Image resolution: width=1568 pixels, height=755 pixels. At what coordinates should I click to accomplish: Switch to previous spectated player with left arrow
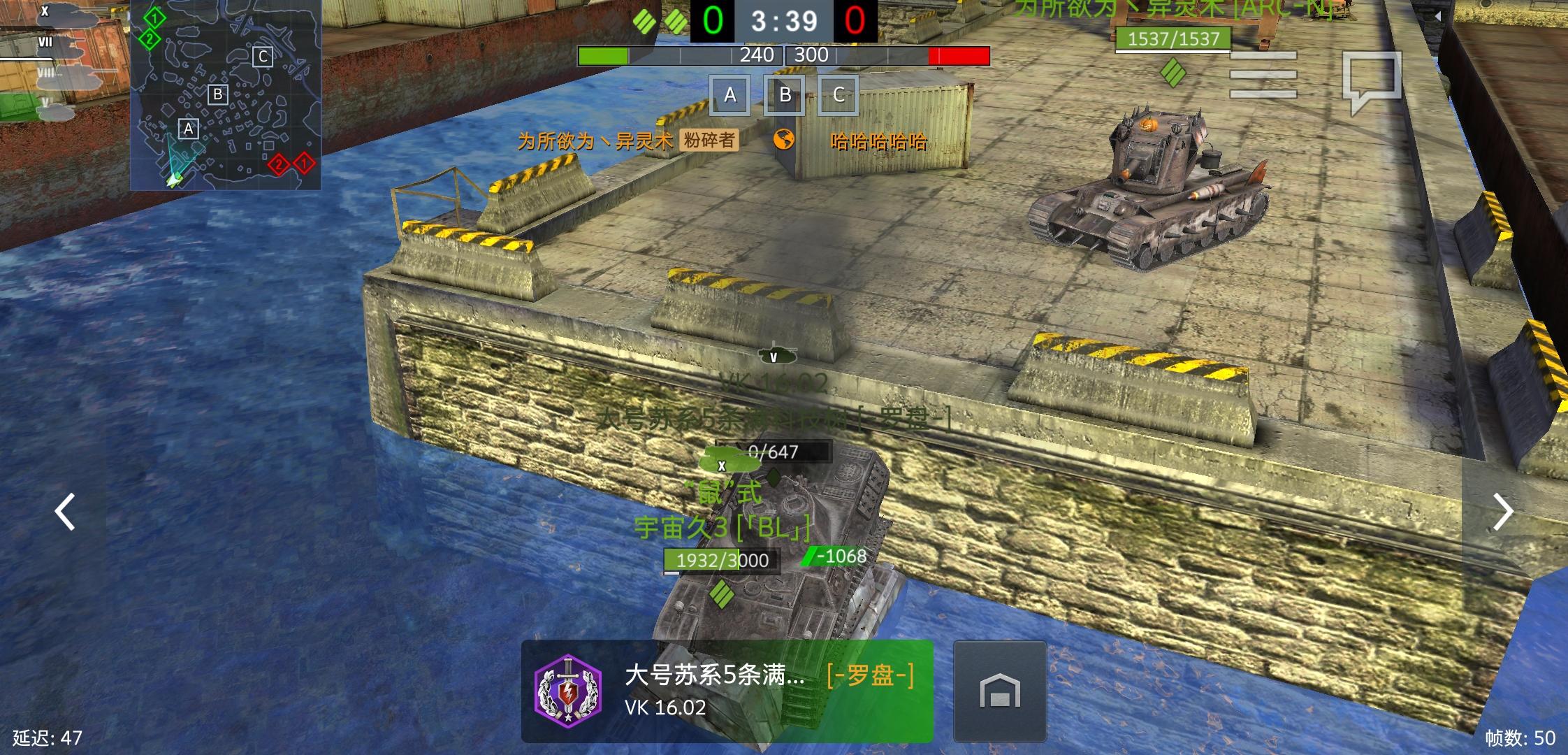point(65,512)
